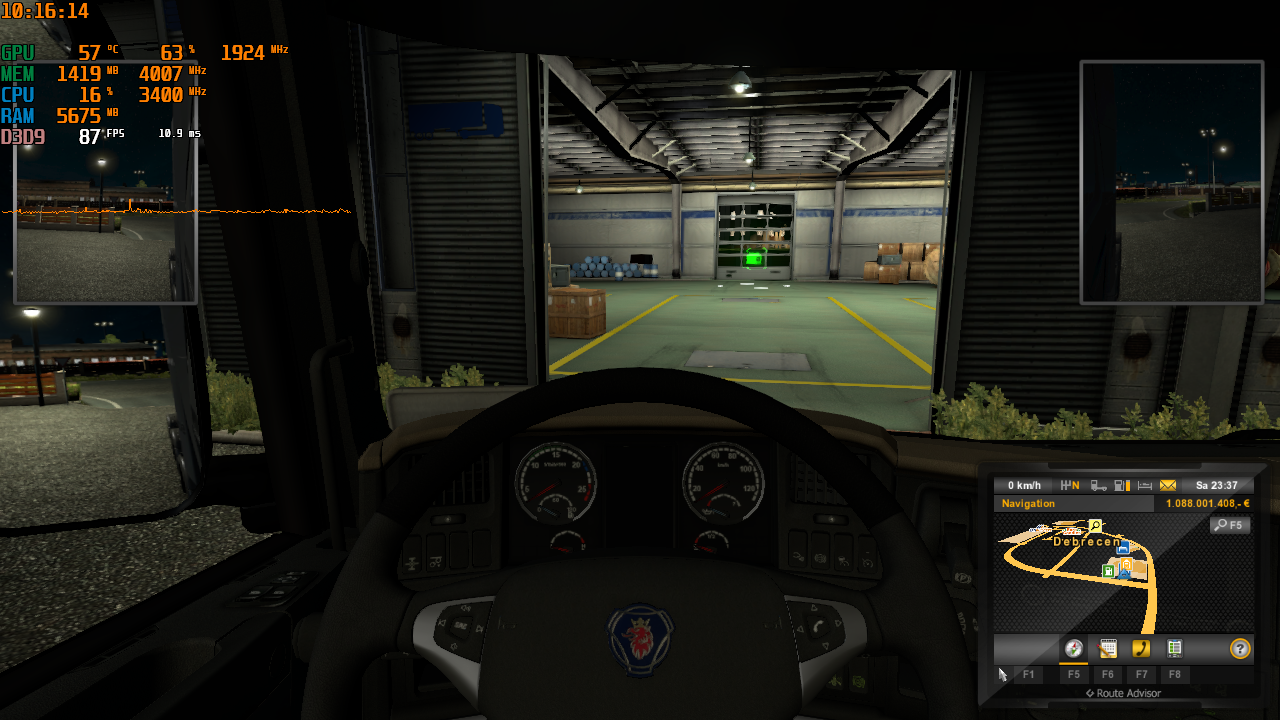This screenshot has height=720, width=1280.
Task: Click the money balance showing 1.088.001.408 euros
Action: pyautogui.click(x=1207, y=503)
